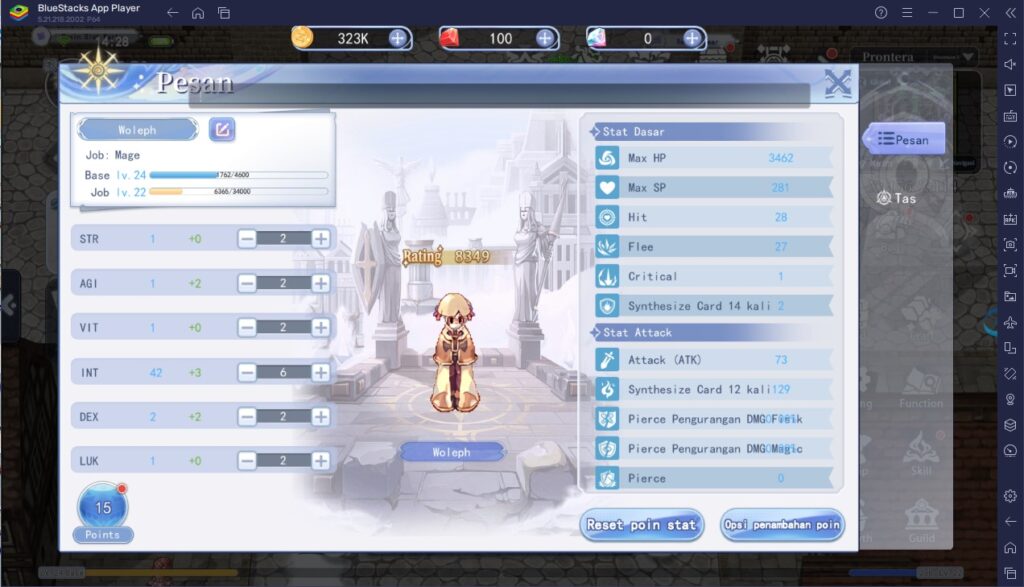Decrease STR with the minus button
The height and width of the screenshot is (587, 1024).
click(x=246, y=238)
